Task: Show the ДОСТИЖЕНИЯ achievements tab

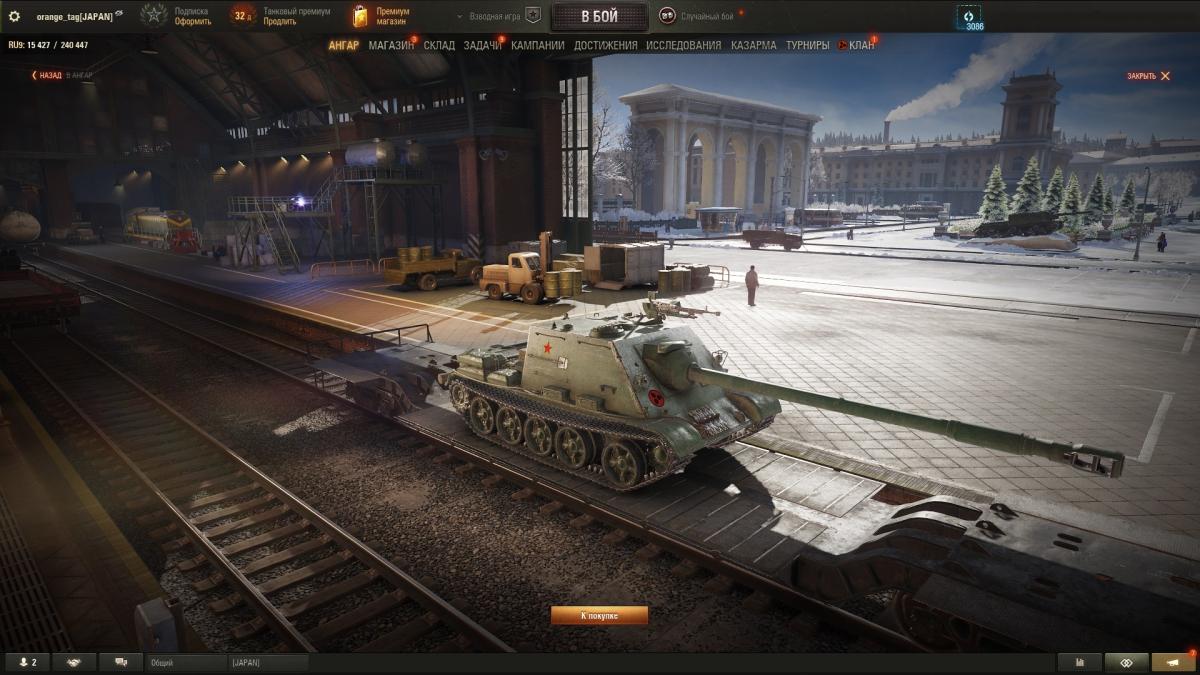Action: 605,45
